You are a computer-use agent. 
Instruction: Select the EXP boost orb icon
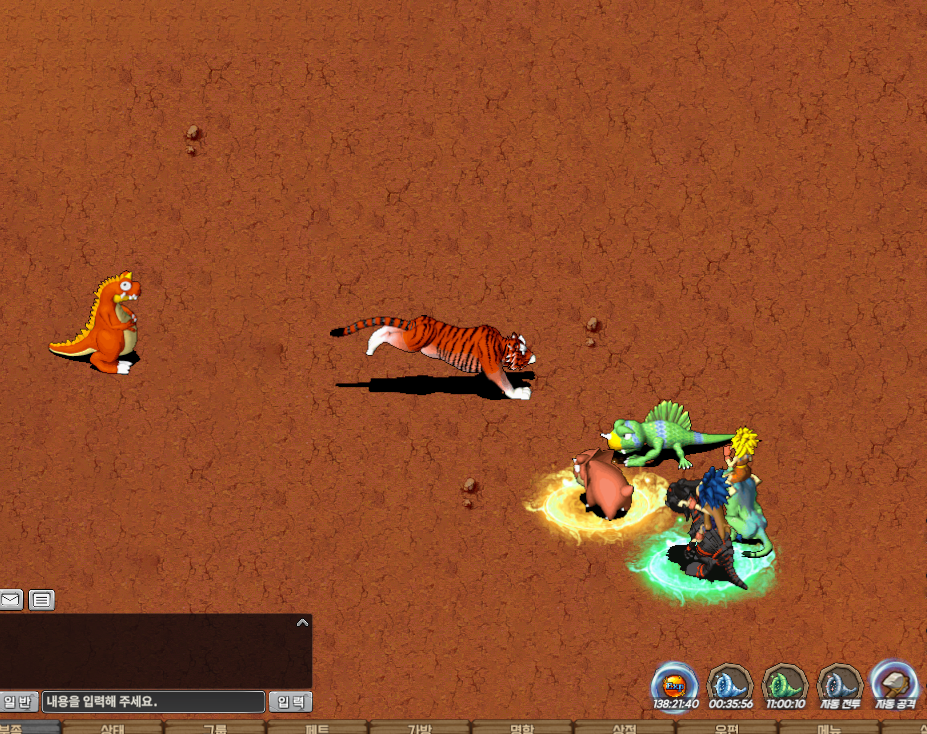pyautogui.click(x=675, y=685)
